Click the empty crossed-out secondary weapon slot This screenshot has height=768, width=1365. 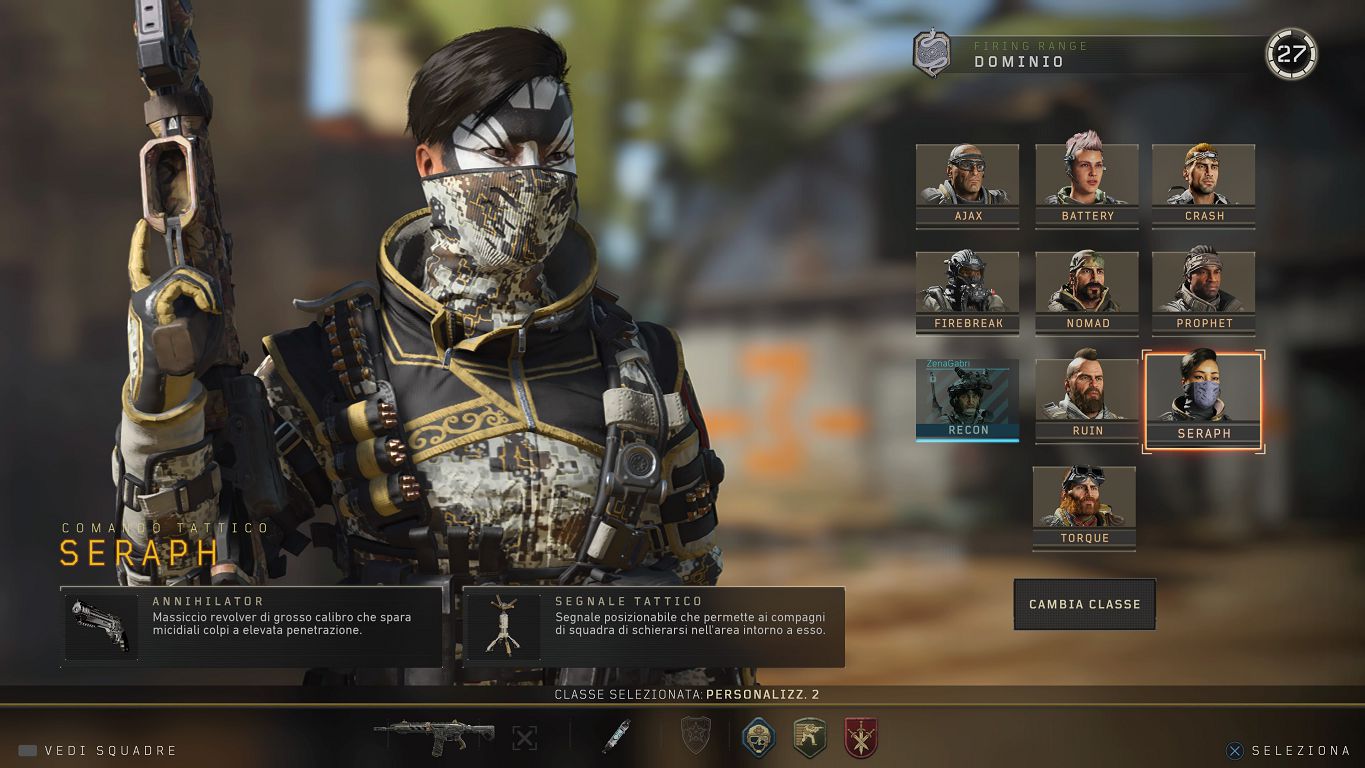pos(524,738)
